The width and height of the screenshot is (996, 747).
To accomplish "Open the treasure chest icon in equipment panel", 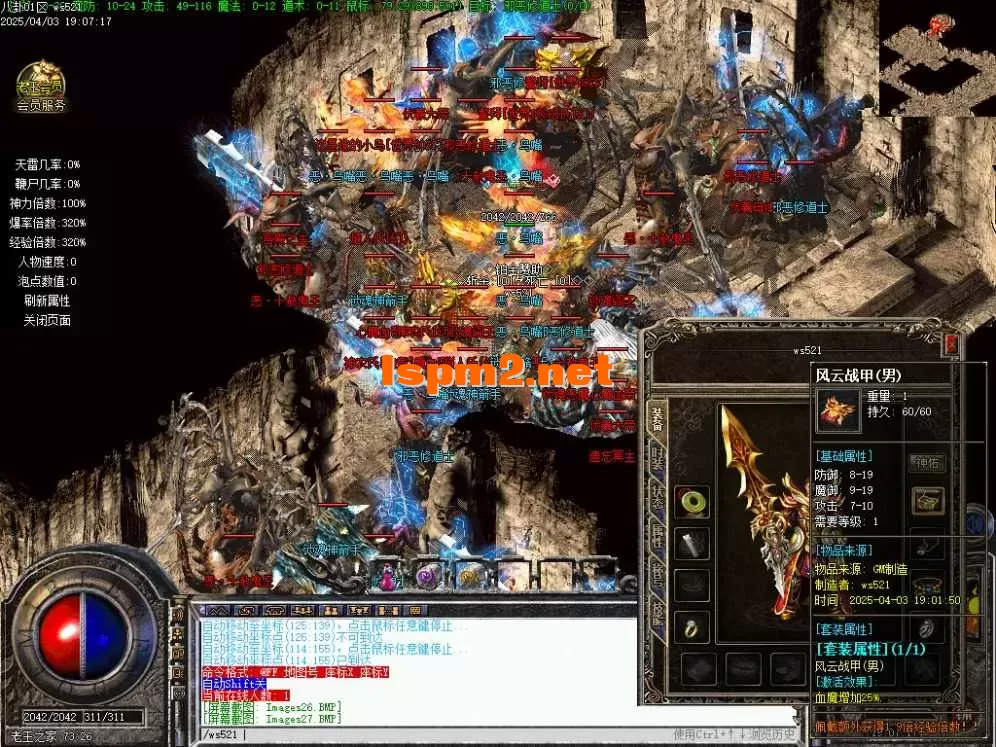I will click(927, 501).
